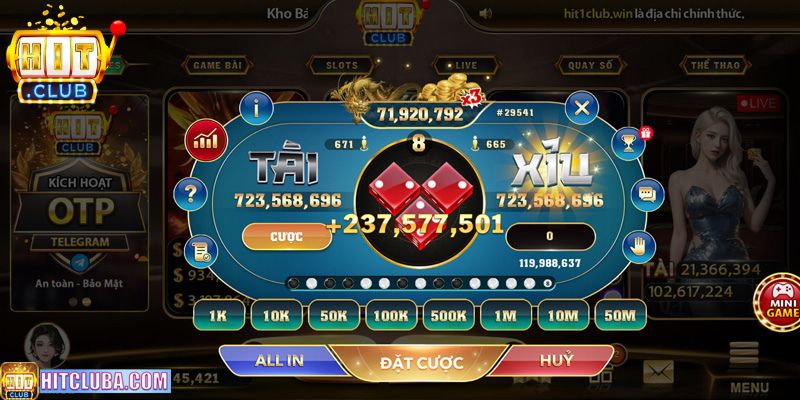Select the 1M chip
The height and width of the screenshot is (400, 800).
pos(506,316)
